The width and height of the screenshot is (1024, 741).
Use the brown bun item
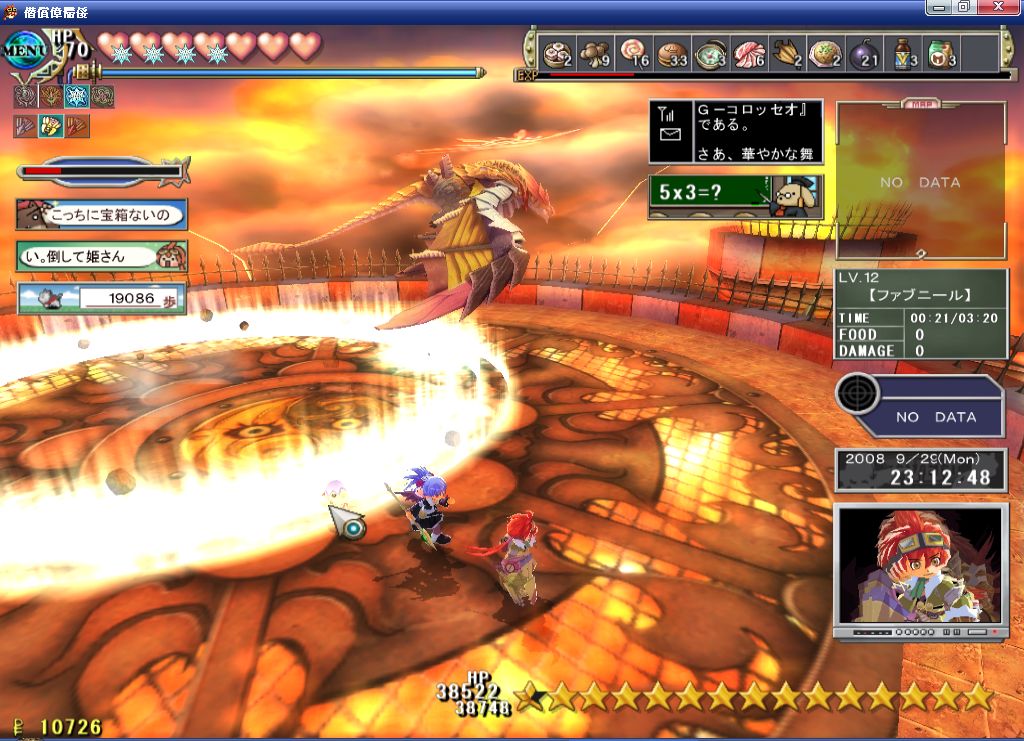click(x=672, y=53)
